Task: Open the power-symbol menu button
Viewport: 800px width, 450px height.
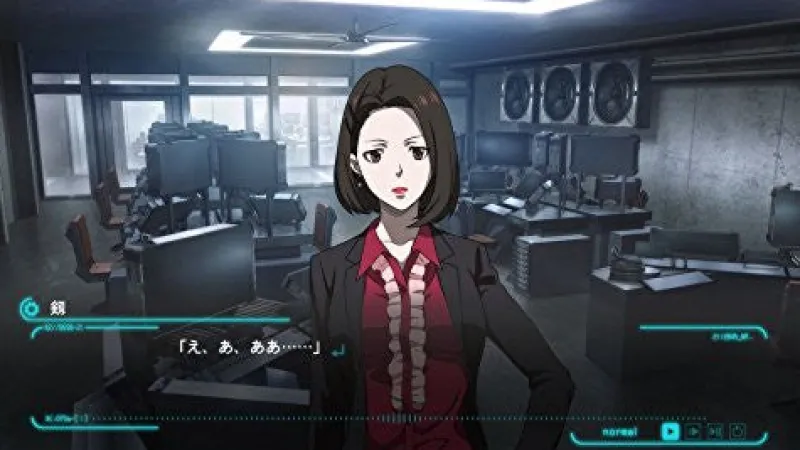Action: [x=738, y=431]
